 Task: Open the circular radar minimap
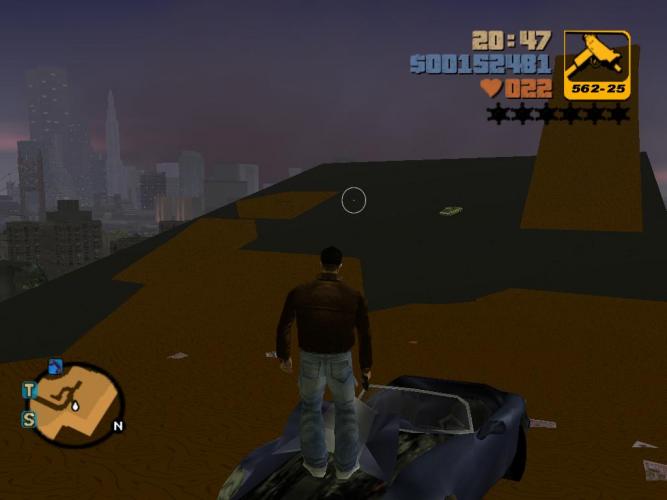pyautogui.click(x=76, y=405)
